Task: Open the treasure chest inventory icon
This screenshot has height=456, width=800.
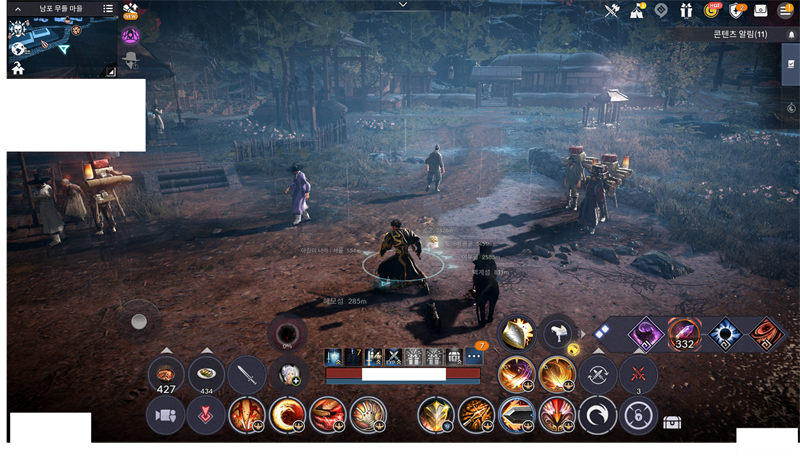Action: pyautogui.click(x=673, y=423)
